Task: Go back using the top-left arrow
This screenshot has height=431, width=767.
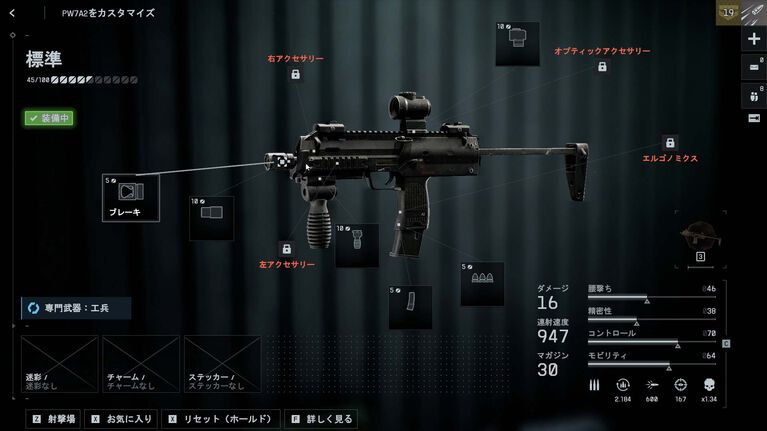Action: [12, 13]
